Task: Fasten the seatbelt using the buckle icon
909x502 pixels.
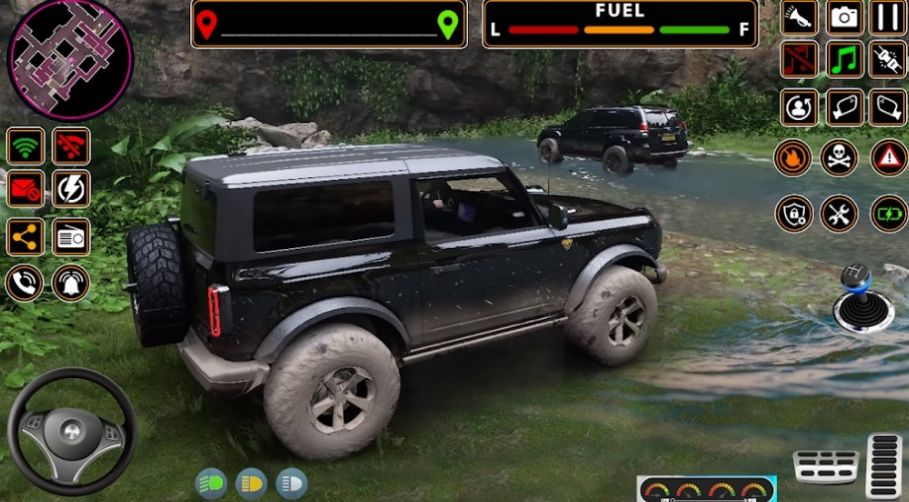Action: point(887,59)
